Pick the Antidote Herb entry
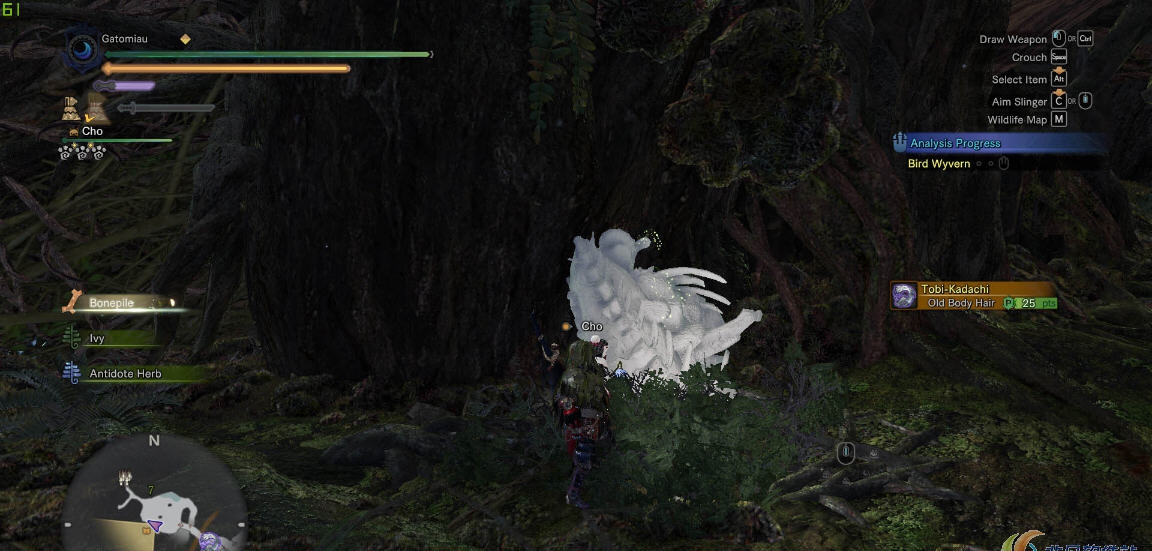This screenshot has width=1152, height=551. (125, 373)
